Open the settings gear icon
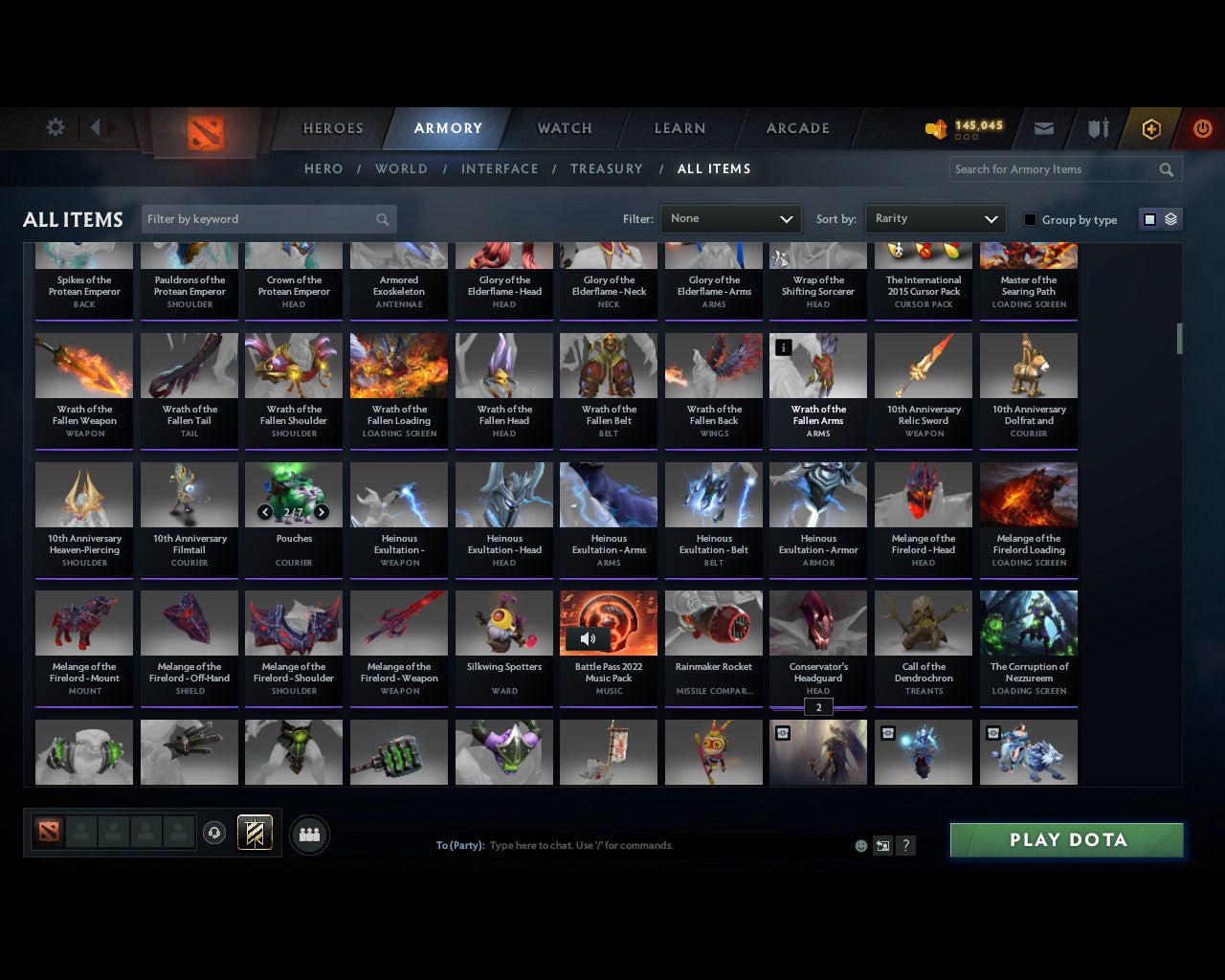 pos(56,127)
